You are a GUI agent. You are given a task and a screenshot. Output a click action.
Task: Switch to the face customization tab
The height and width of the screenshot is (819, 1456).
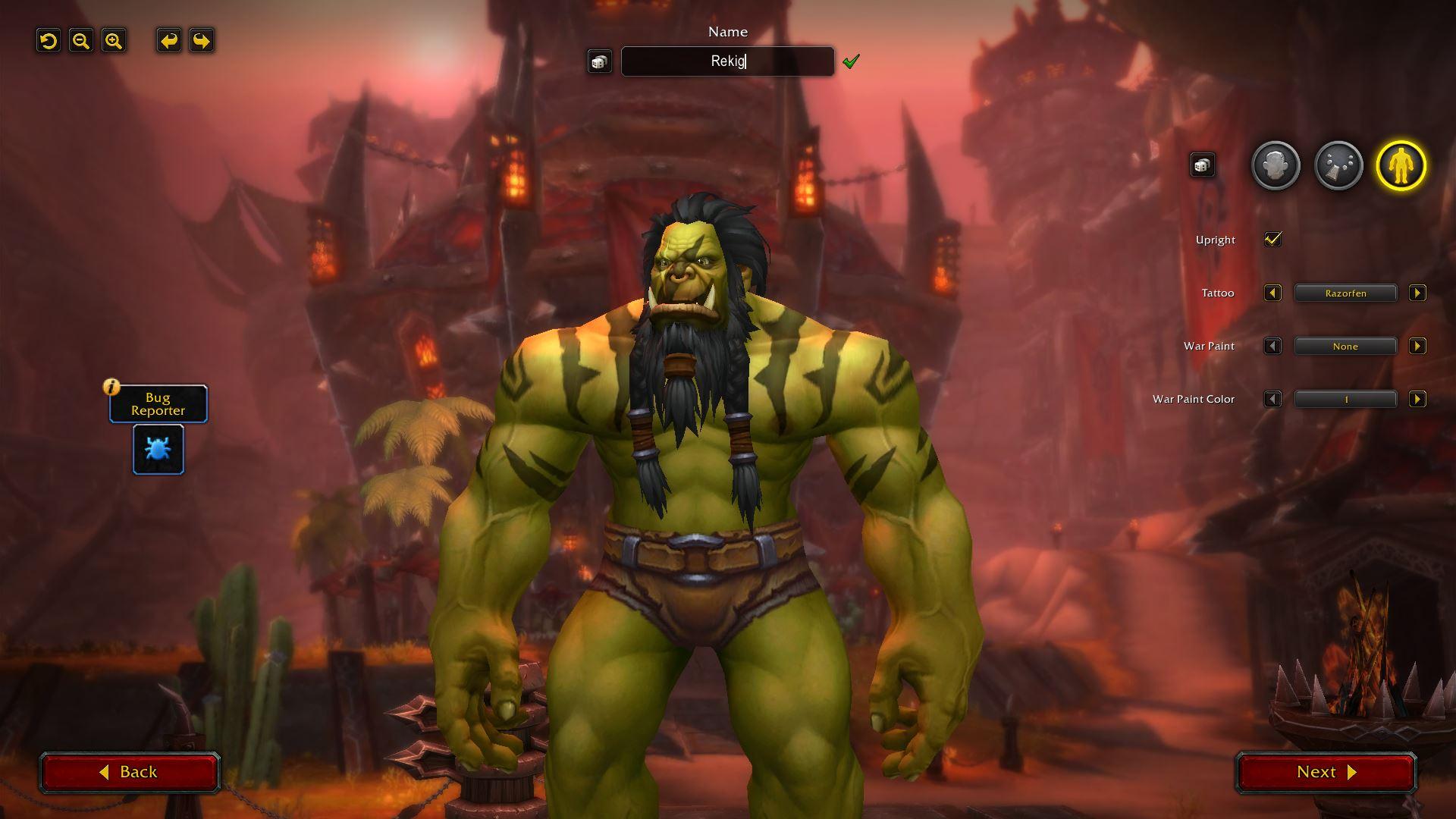coord(1276,165)
